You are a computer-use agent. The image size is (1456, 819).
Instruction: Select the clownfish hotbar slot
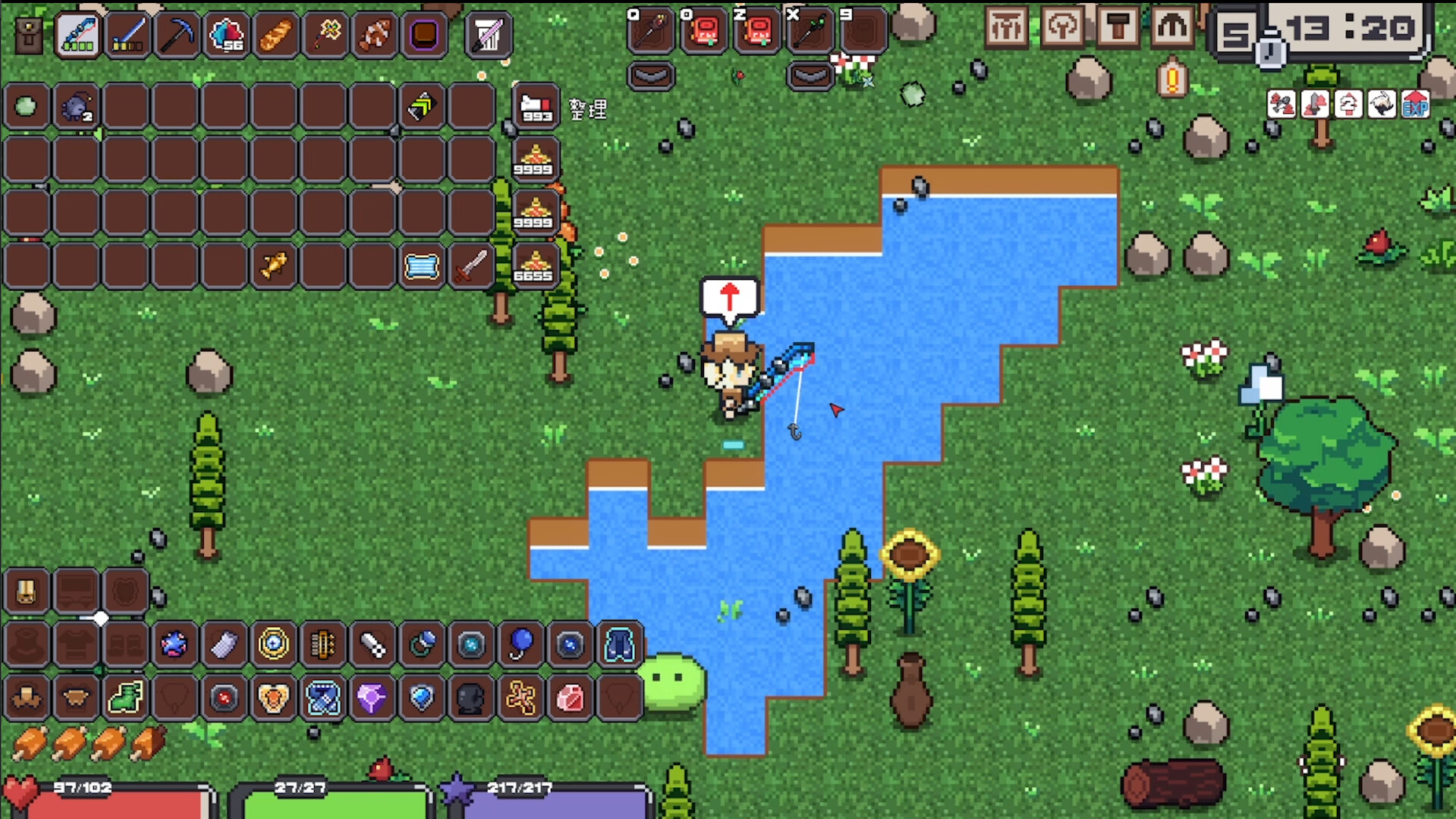click(375, 34)
